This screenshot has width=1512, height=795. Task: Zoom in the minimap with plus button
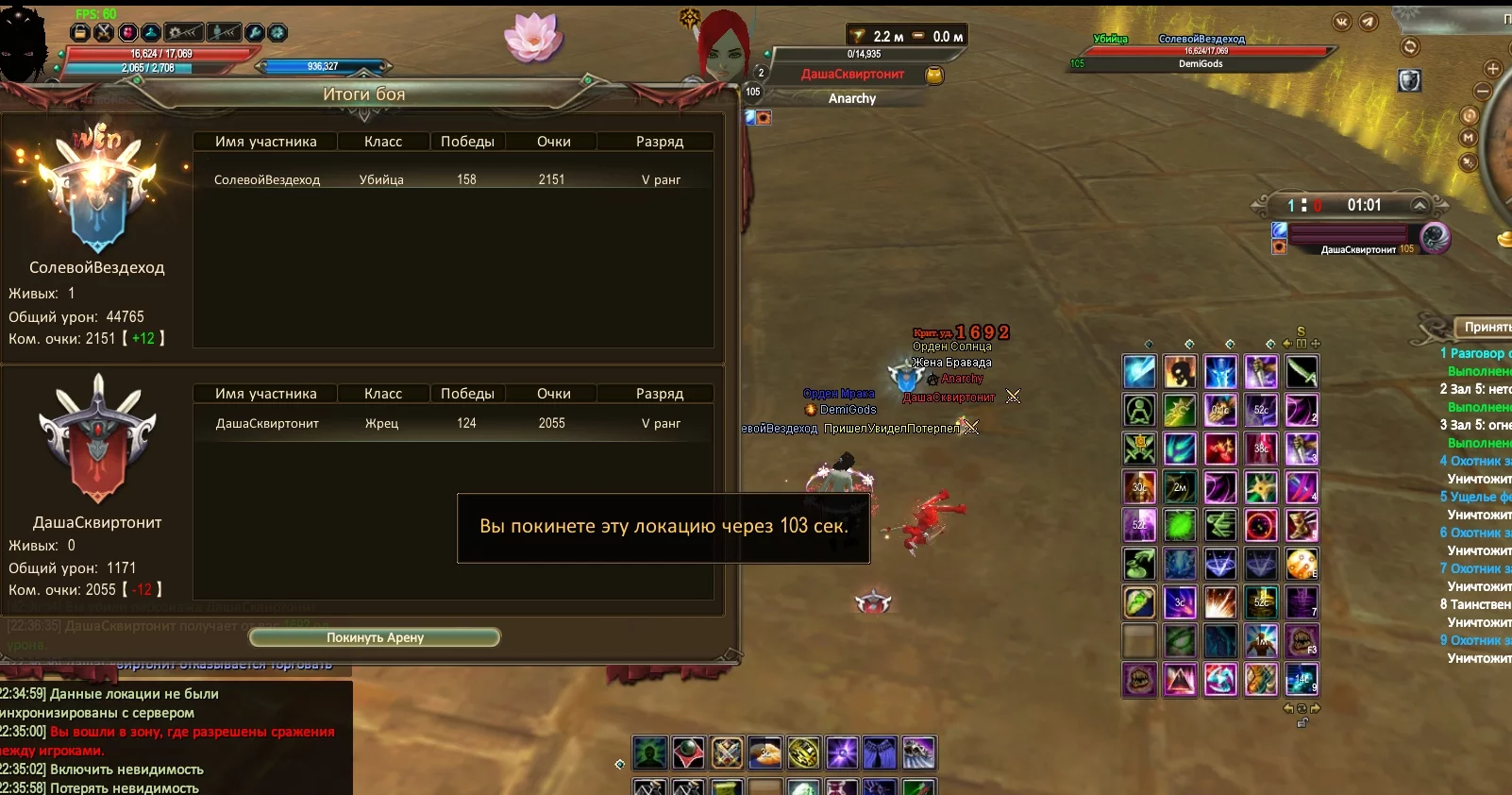point(1493,69)
